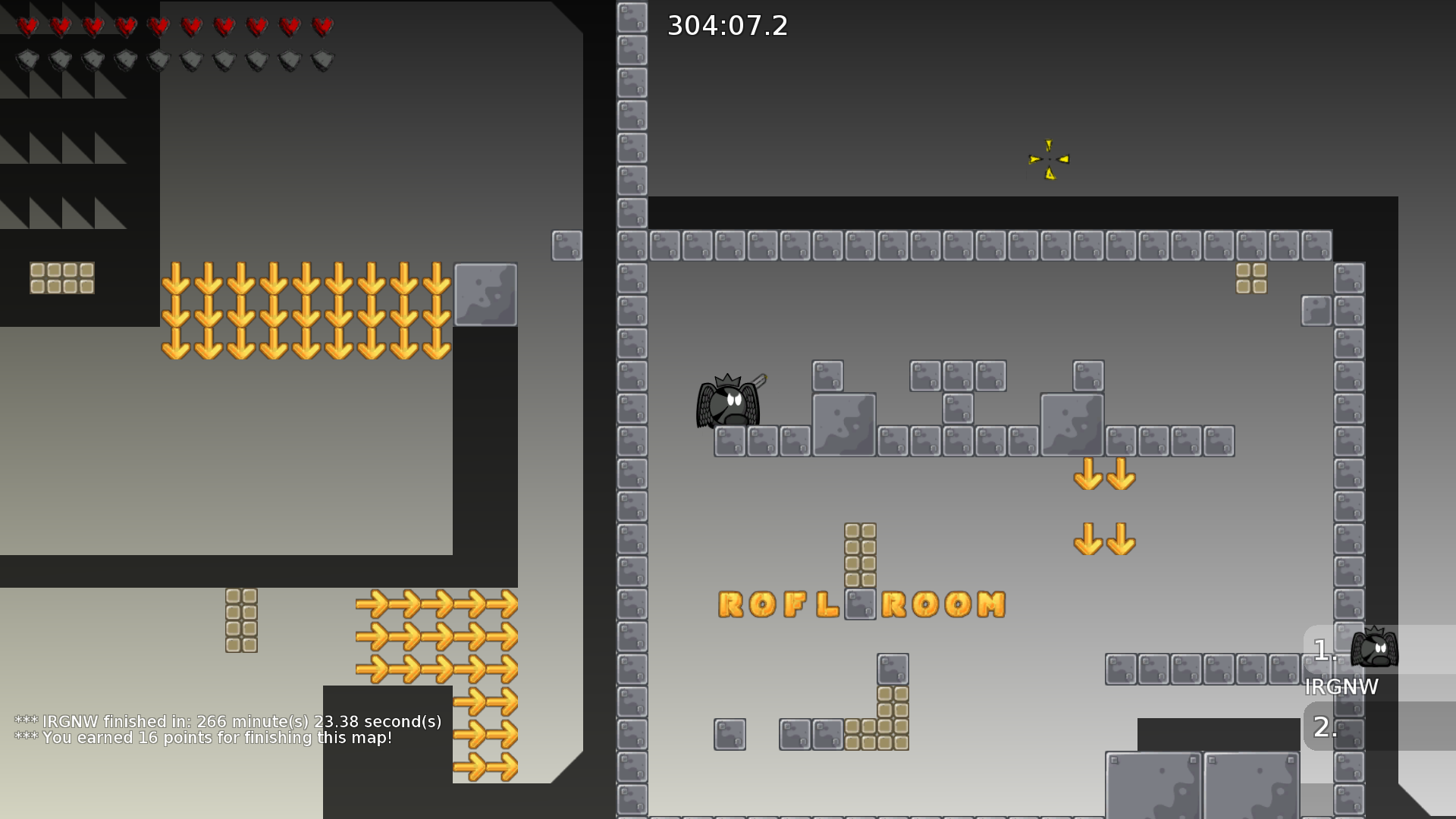Click the tan brick tile cluster near top right

click(1250, 279)
